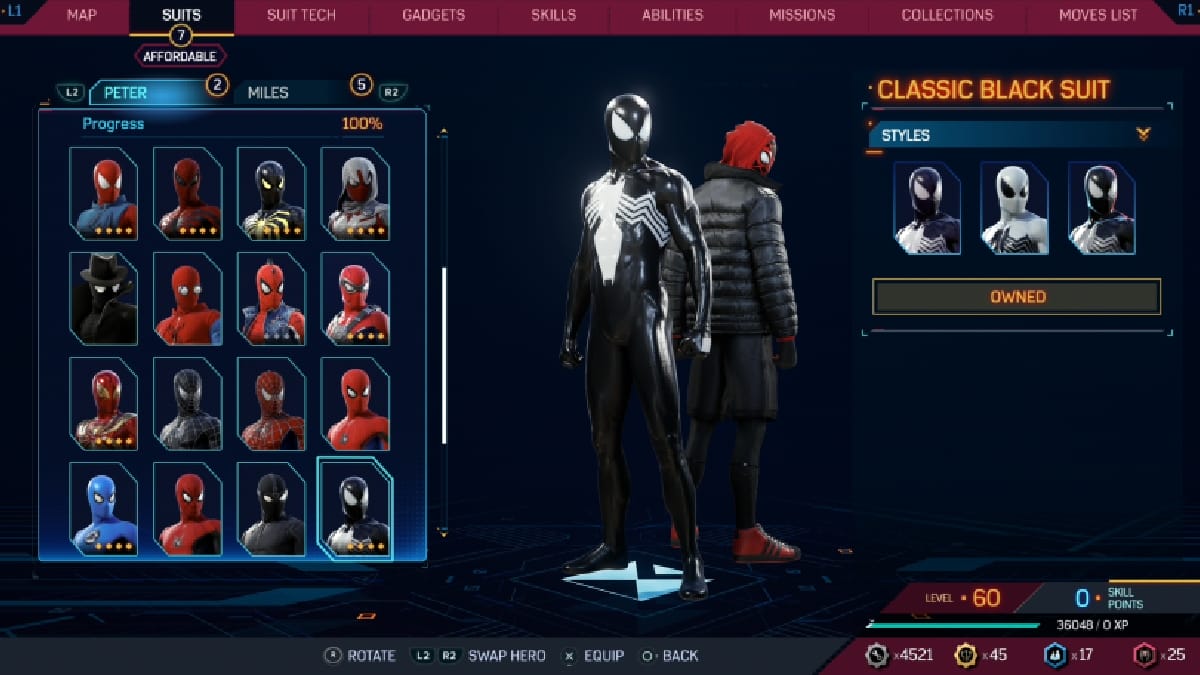The width and height of the screenshot is (1200, 675).
Task: Show the Moves List tab
Action: coord(1098,15)
